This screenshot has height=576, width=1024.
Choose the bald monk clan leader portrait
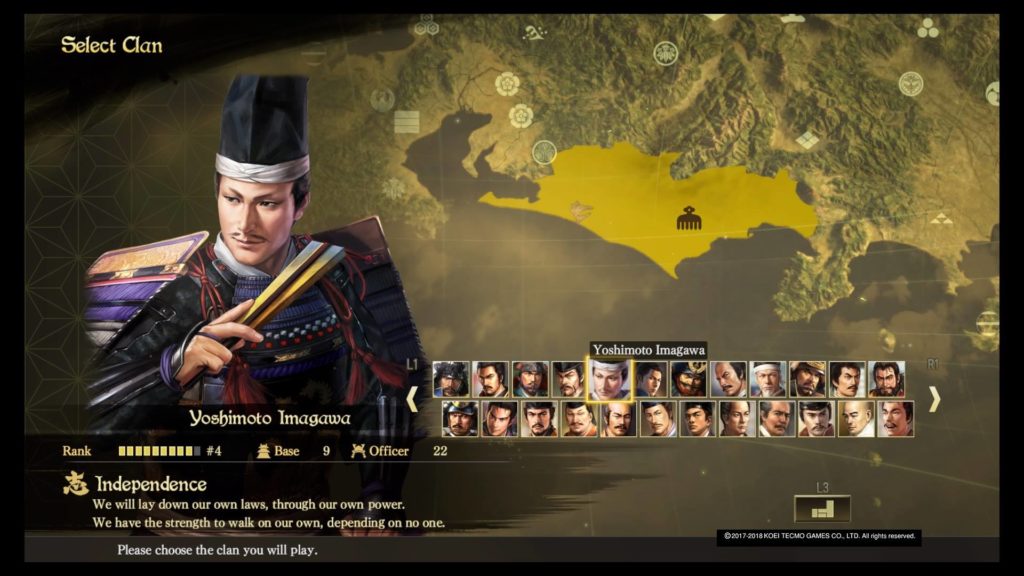coord(856,419)
